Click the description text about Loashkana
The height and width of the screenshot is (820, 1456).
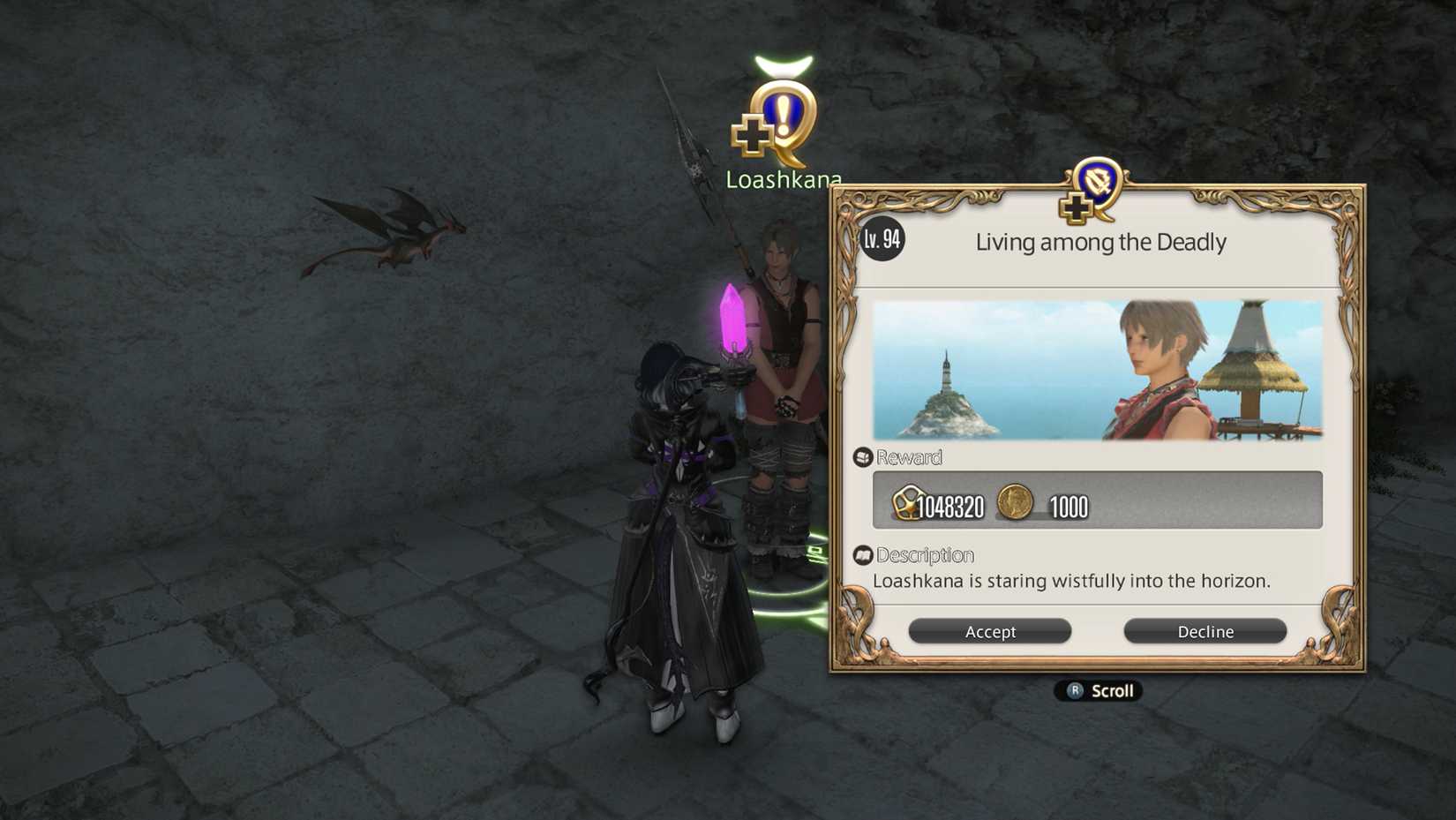(x=1070, y=581)
